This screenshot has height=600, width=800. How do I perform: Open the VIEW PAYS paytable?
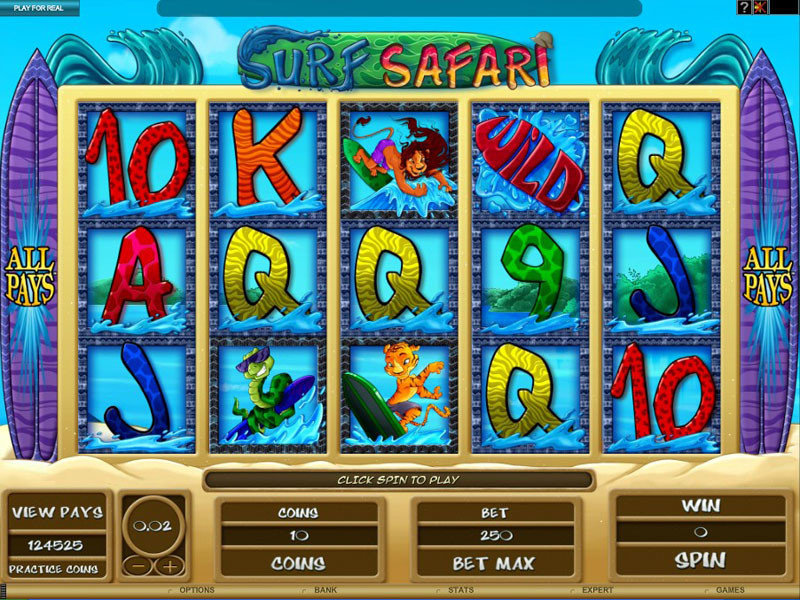coord(57,512)
